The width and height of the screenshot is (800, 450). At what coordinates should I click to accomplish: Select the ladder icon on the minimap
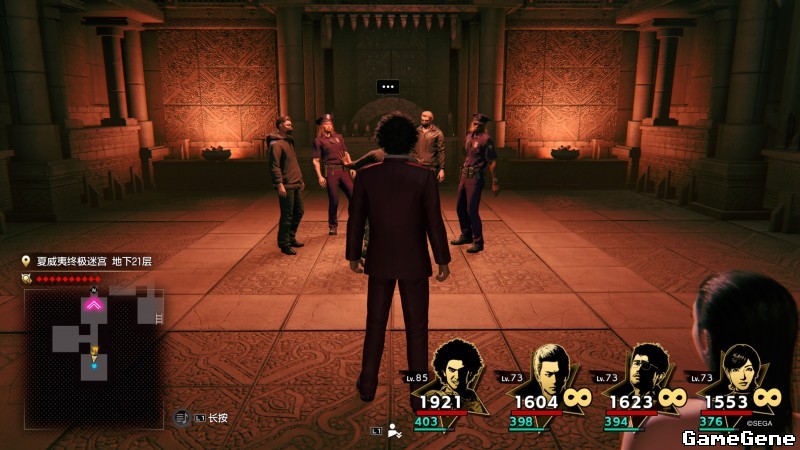click(157, 317)
